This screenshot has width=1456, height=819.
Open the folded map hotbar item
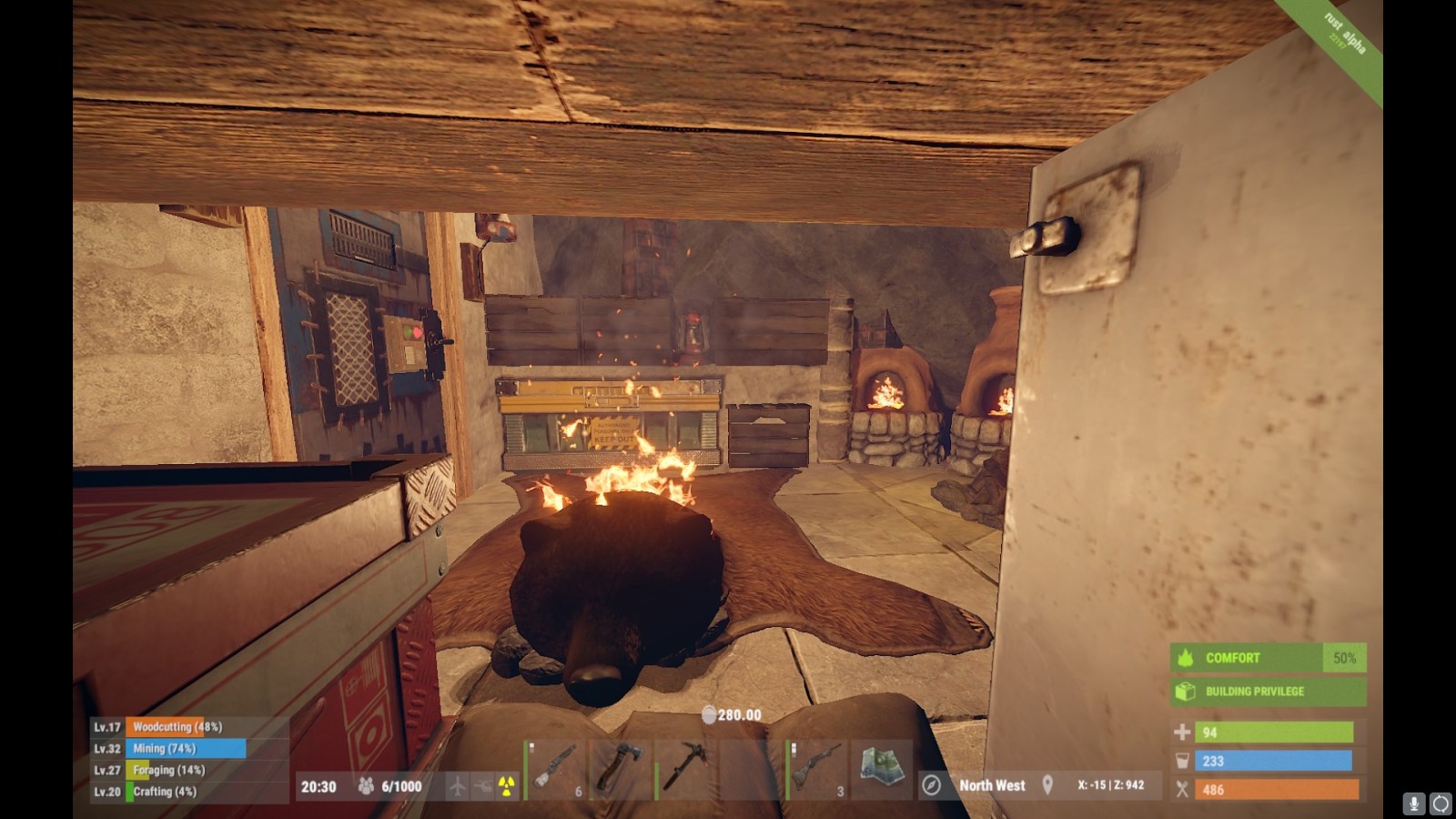881,770
